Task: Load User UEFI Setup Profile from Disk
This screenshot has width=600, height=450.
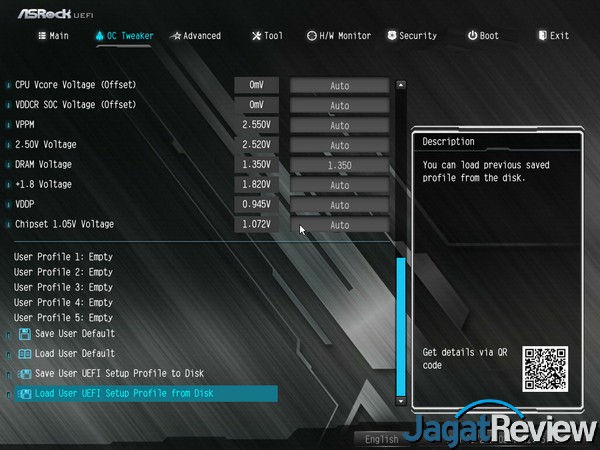Action: pyautogui.click(x=124, y=394)
